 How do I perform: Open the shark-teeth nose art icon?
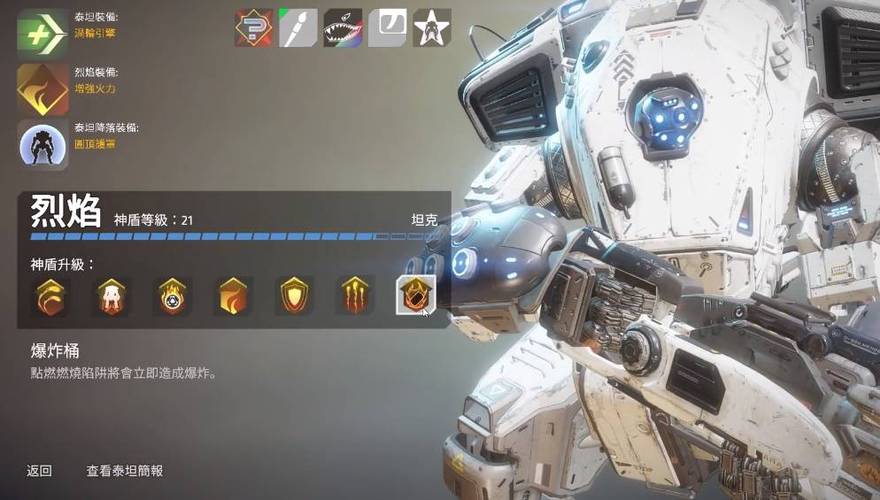(342, 28)
